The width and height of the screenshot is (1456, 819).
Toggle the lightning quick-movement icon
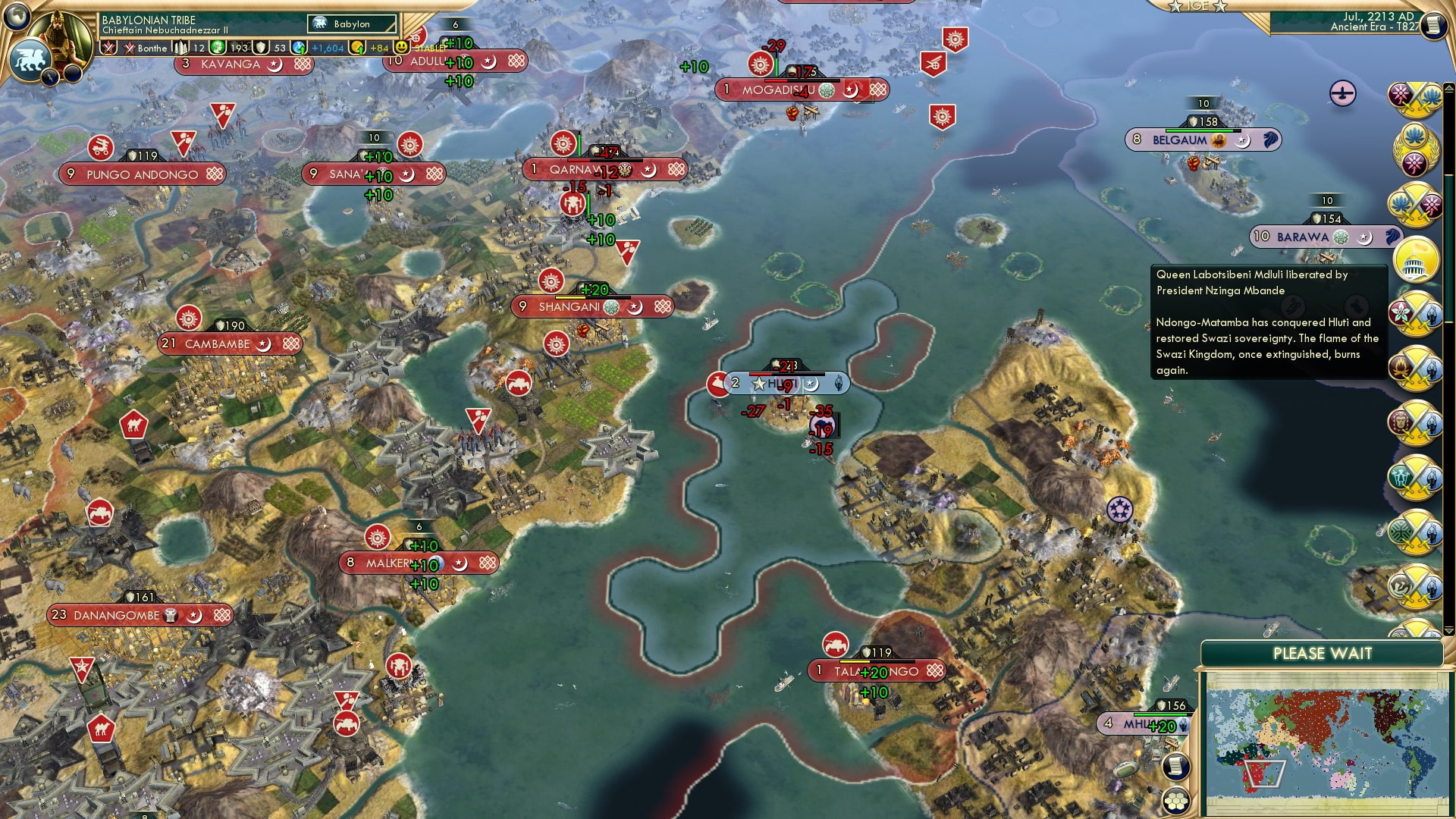(x=49, y=77)
